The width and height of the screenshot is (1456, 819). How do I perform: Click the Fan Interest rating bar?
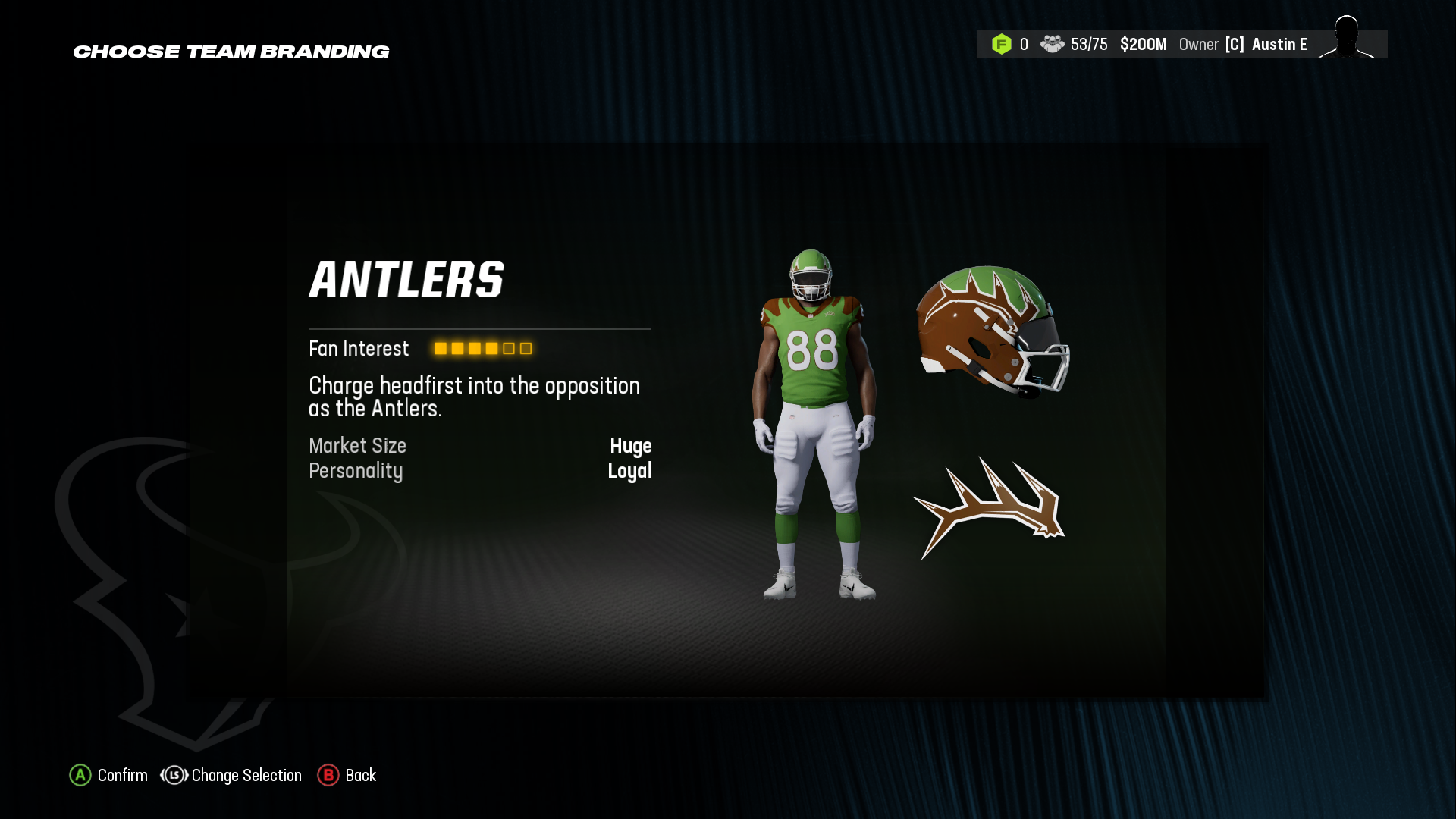tap(482, 348)
